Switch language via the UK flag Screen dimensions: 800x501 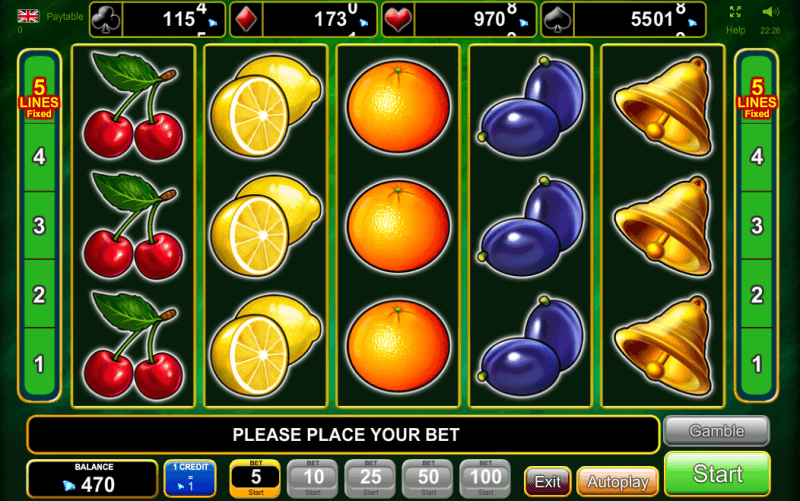(28, 15)
